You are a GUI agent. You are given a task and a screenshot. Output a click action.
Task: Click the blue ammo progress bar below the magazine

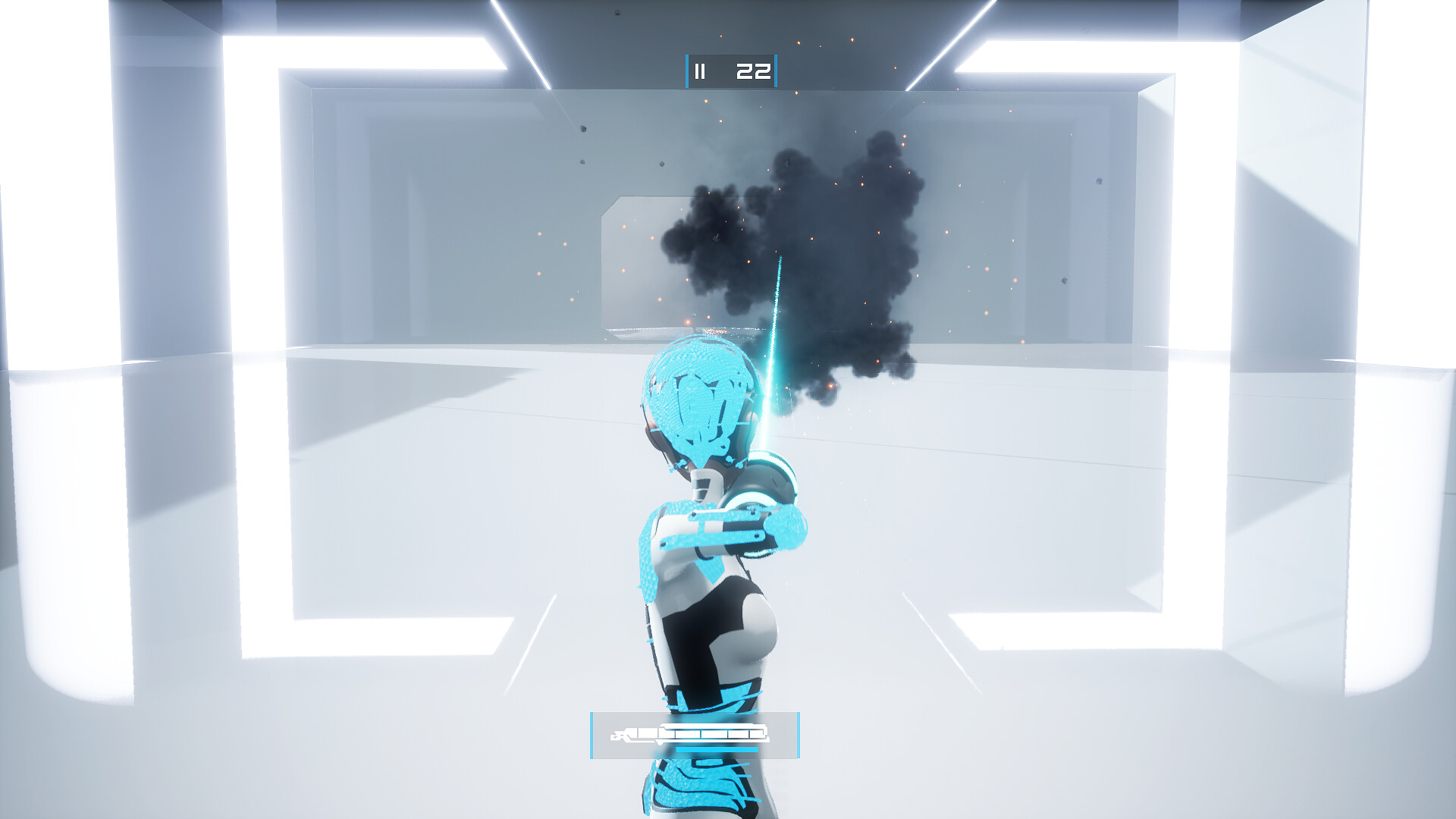tap(717, 749)
